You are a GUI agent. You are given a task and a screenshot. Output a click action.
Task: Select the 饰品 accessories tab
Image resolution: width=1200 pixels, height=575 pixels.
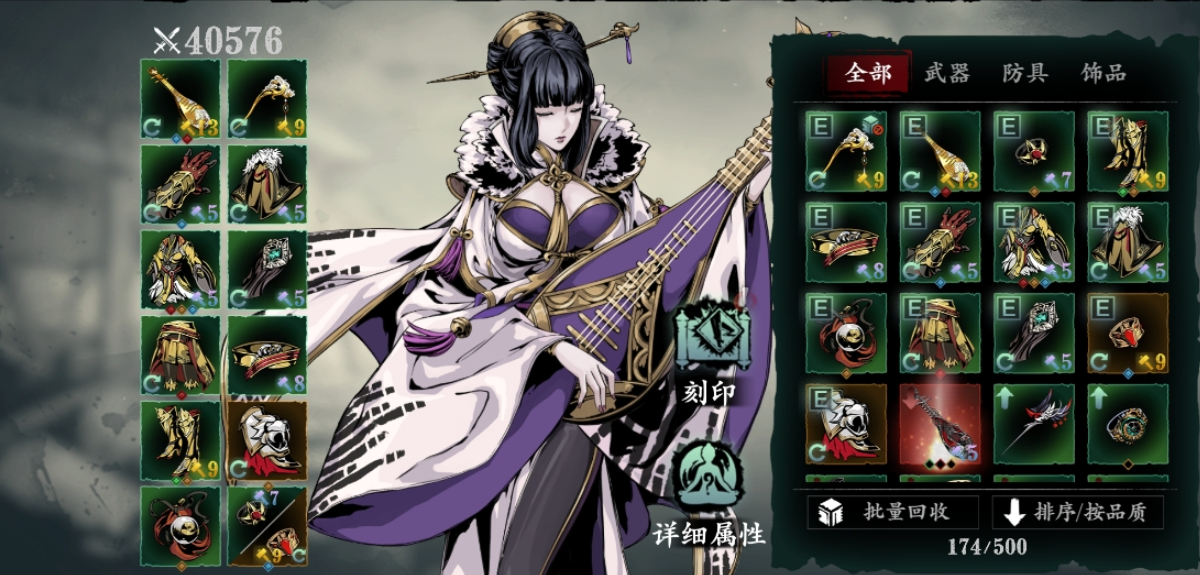[x=1103, y=73]
